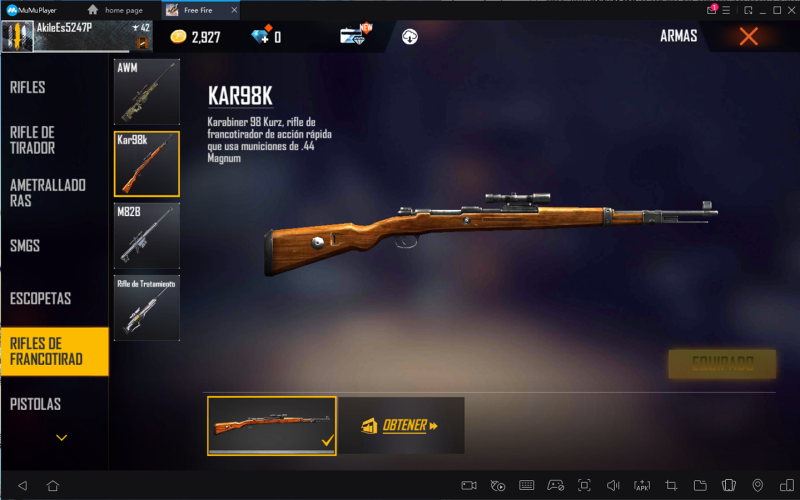Viewport: 800px width, 500px height.
Task: Click the MuMu screenshot crop tool
Action: [x=671, y=486]
